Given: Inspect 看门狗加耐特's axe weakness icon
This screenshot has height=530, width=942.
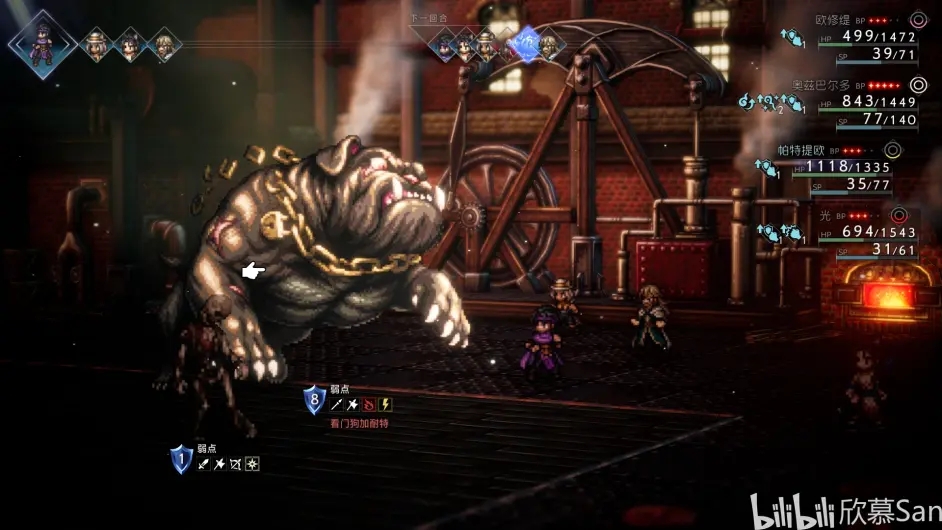Looking at the screenshot, I should pos(354,405).
